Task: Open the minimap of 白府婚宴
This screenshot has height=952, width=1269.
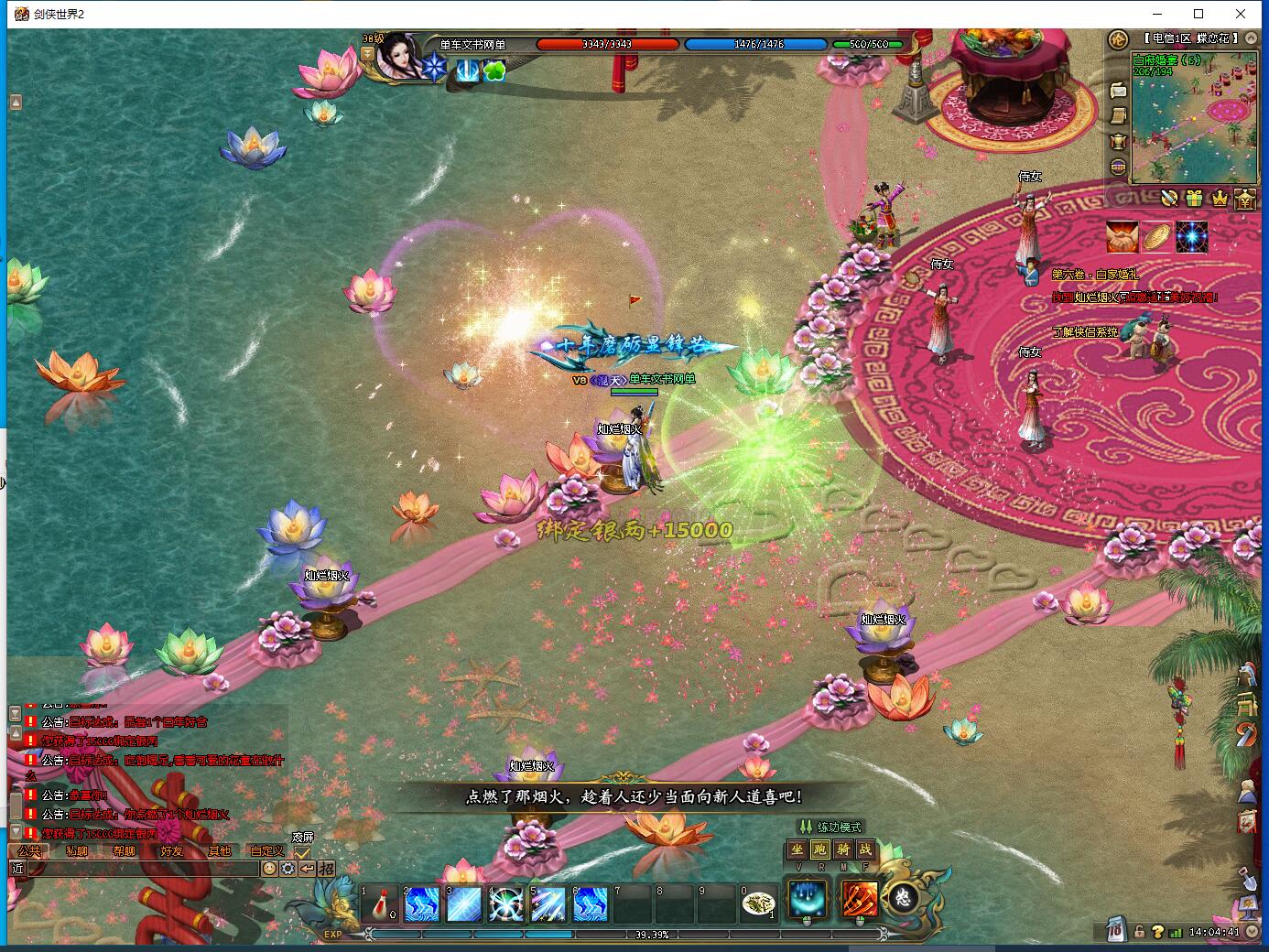Action: [1194, 119]
